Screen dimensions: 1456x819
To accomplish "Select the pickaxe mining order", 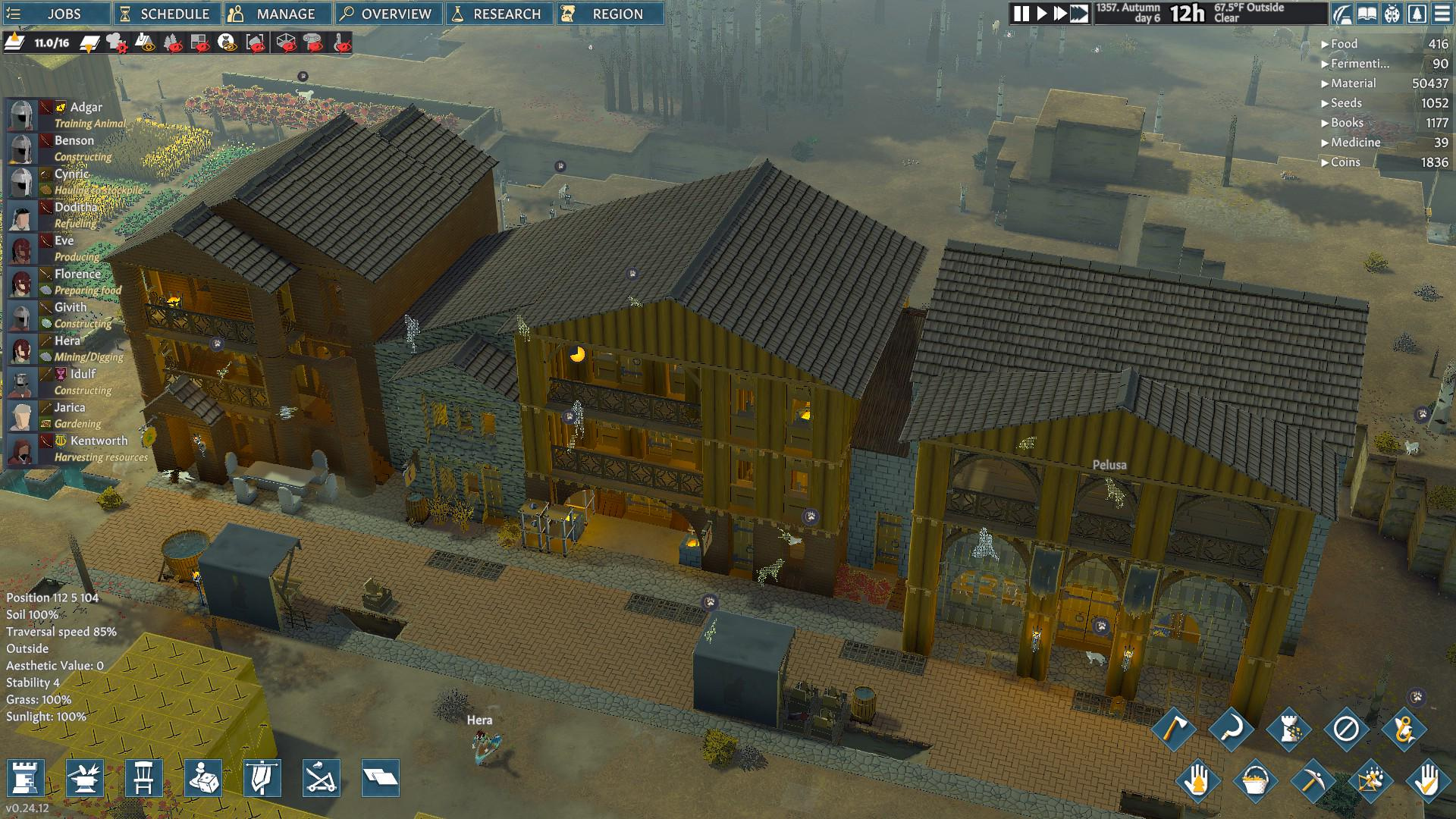I will point(1312,781).
